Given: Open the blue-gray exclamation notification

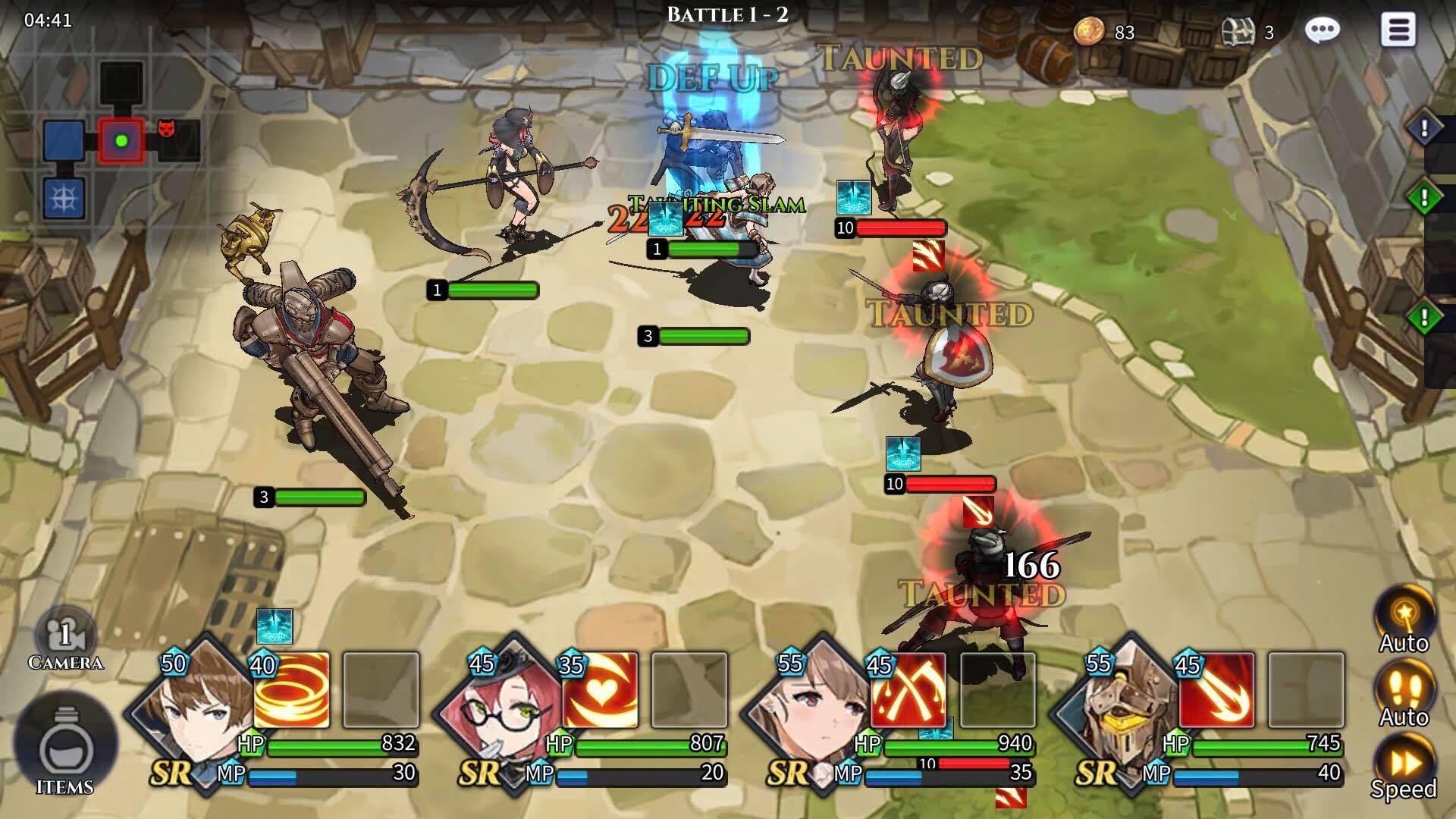Looking at the screenshot, I should (x=1424, y=129).
